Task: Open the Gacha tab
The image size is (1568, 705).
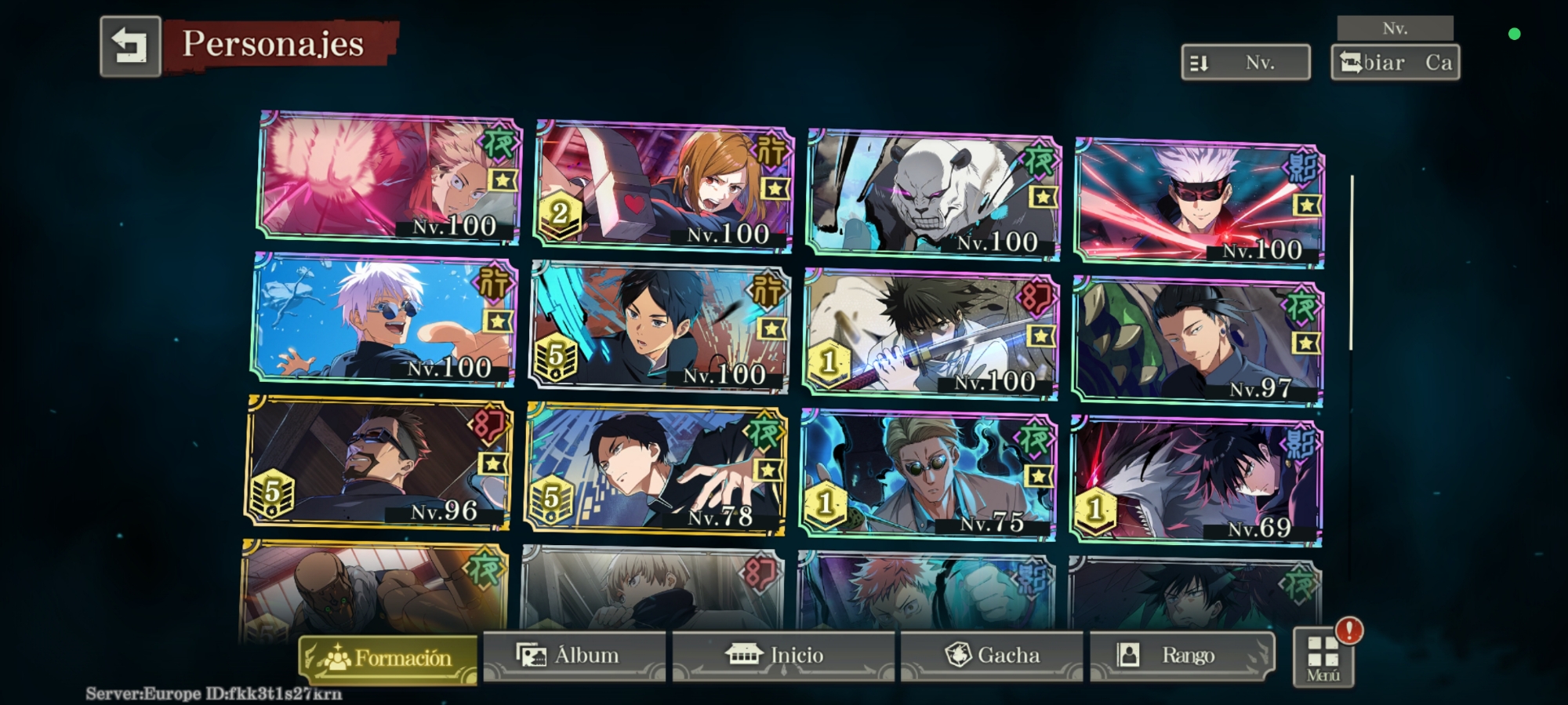Action: (x=992, y=655)
